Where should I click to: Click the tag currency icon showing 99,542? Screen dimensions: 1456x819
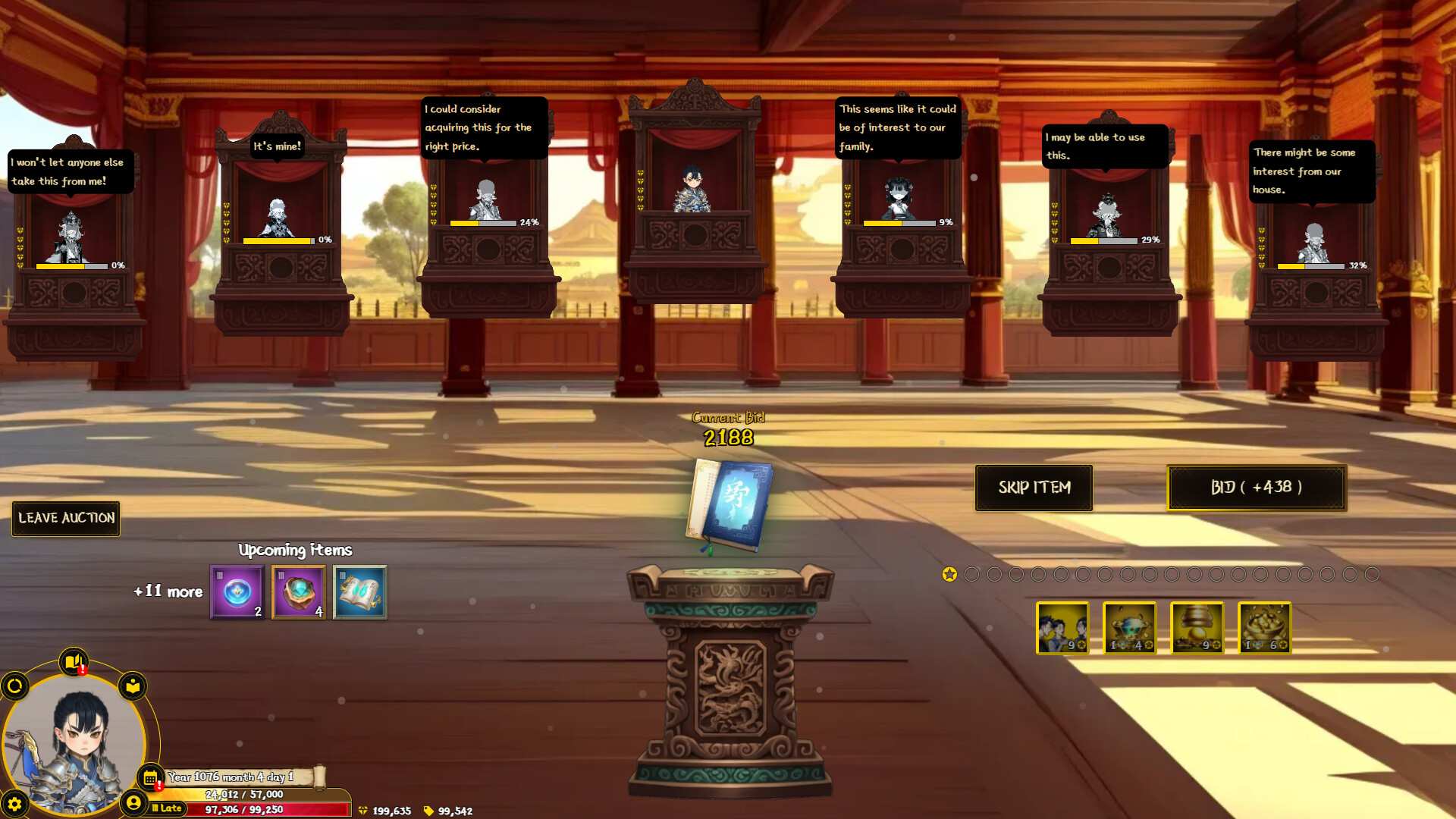pos(429,810)
